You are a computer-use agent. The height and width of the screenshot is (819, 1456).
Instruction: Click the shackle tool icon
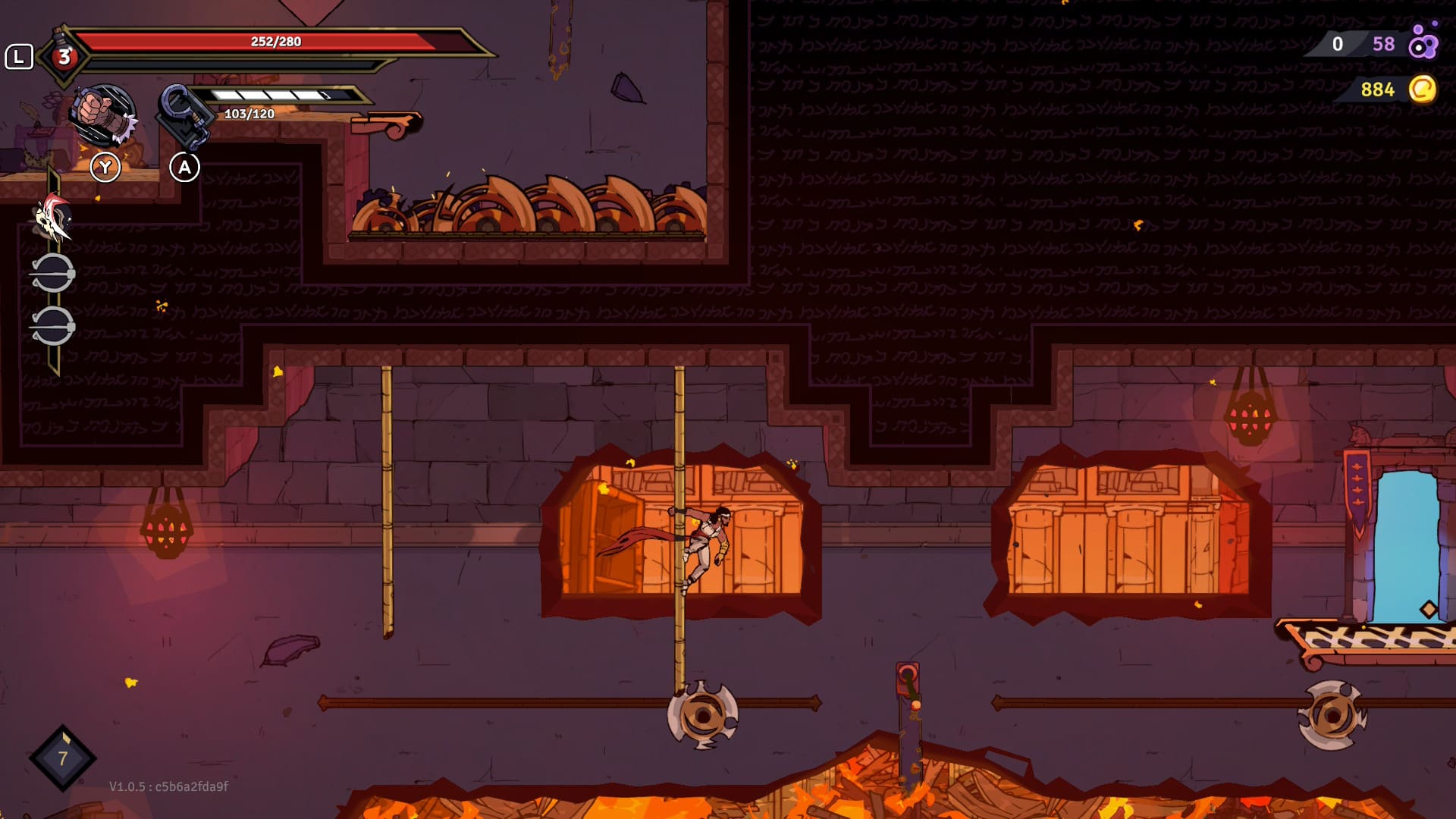(184, 115)
